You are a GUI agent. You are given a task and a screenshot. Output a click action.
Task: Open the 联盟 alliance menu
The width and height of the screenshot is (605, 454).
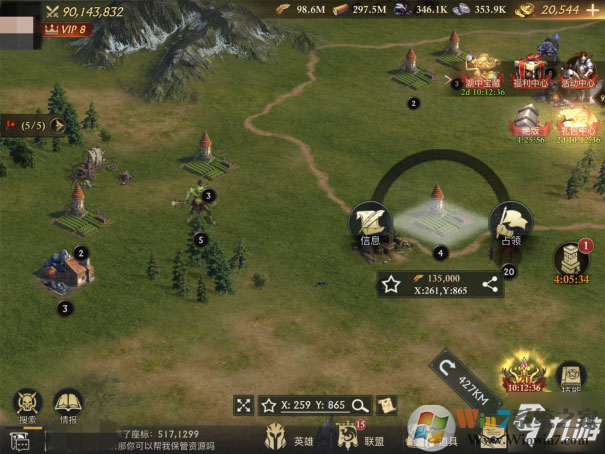[350, 436]
